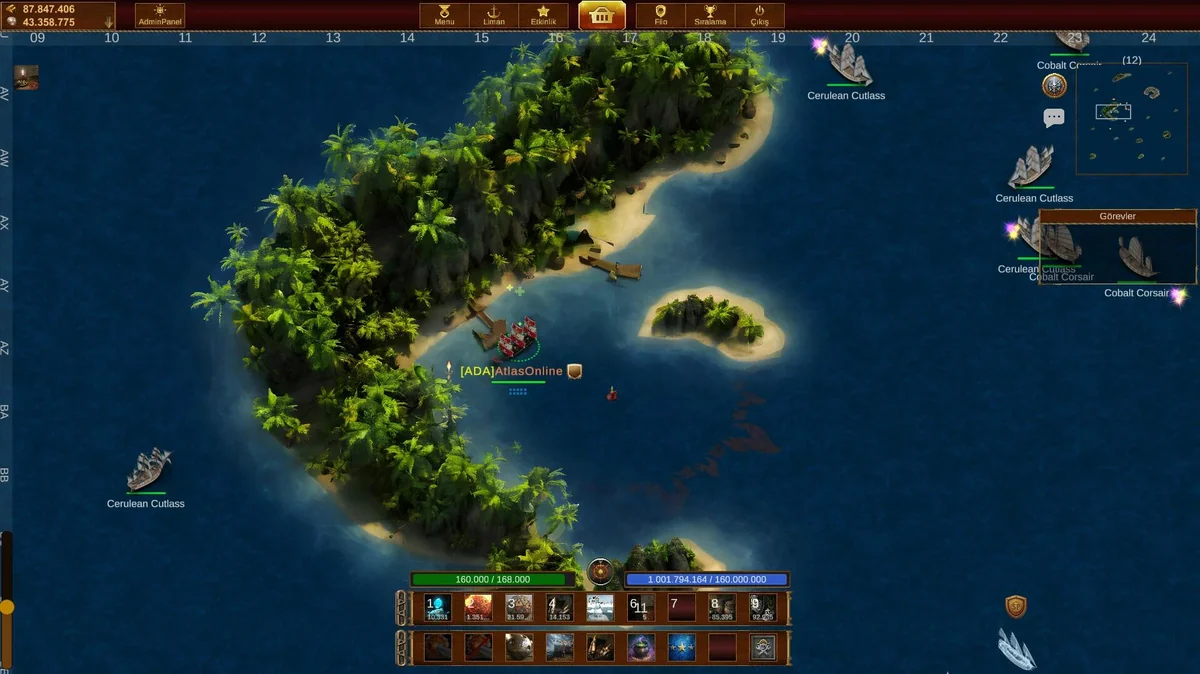The height and width of the screenshot is (674, 1200).
Task: Click the skull and crossbones icon
Action: tap(763, 647)
